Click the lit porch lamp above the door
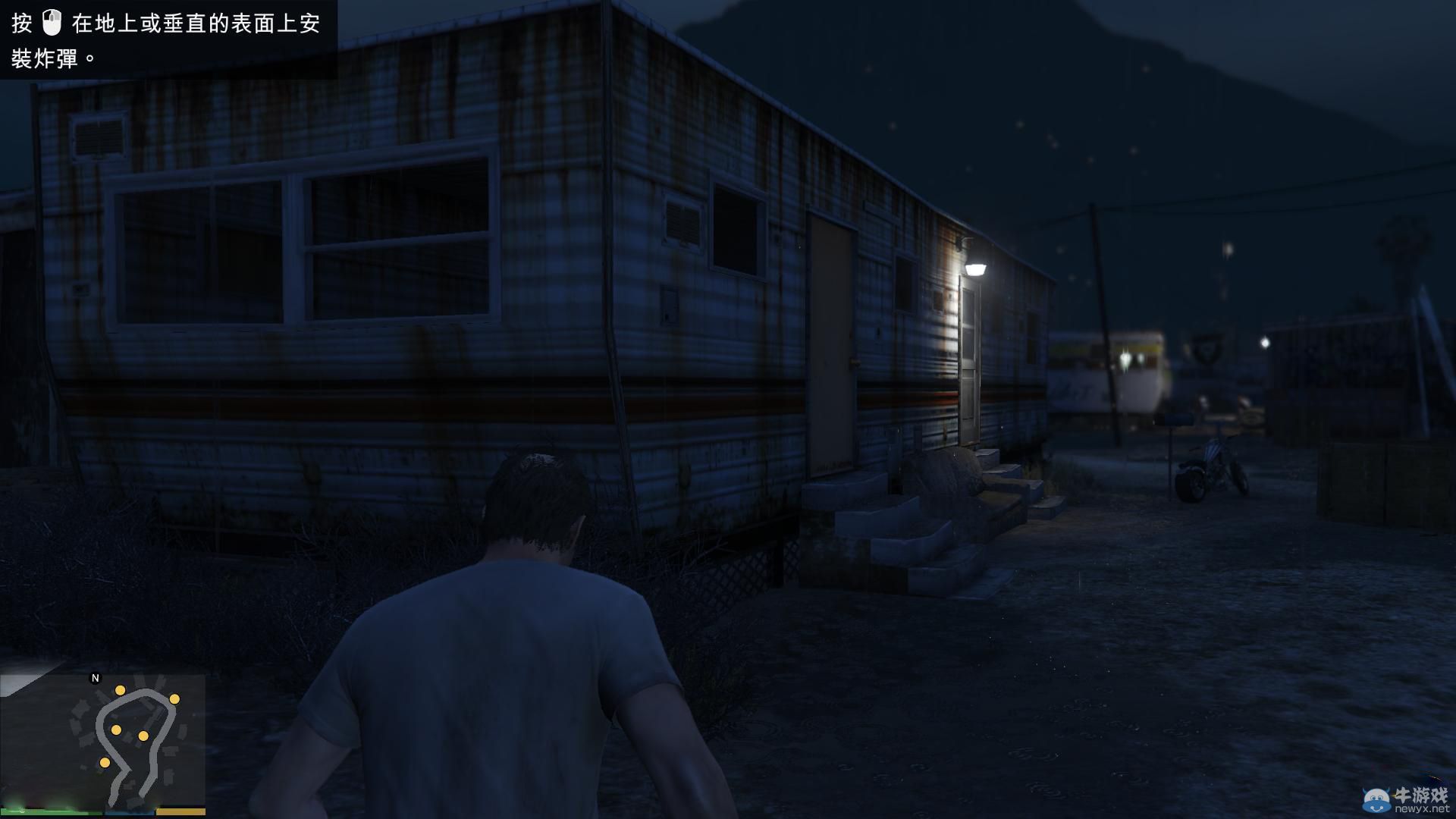The width and height of the screenshot is (1456, 819). (x=974, y=267)
